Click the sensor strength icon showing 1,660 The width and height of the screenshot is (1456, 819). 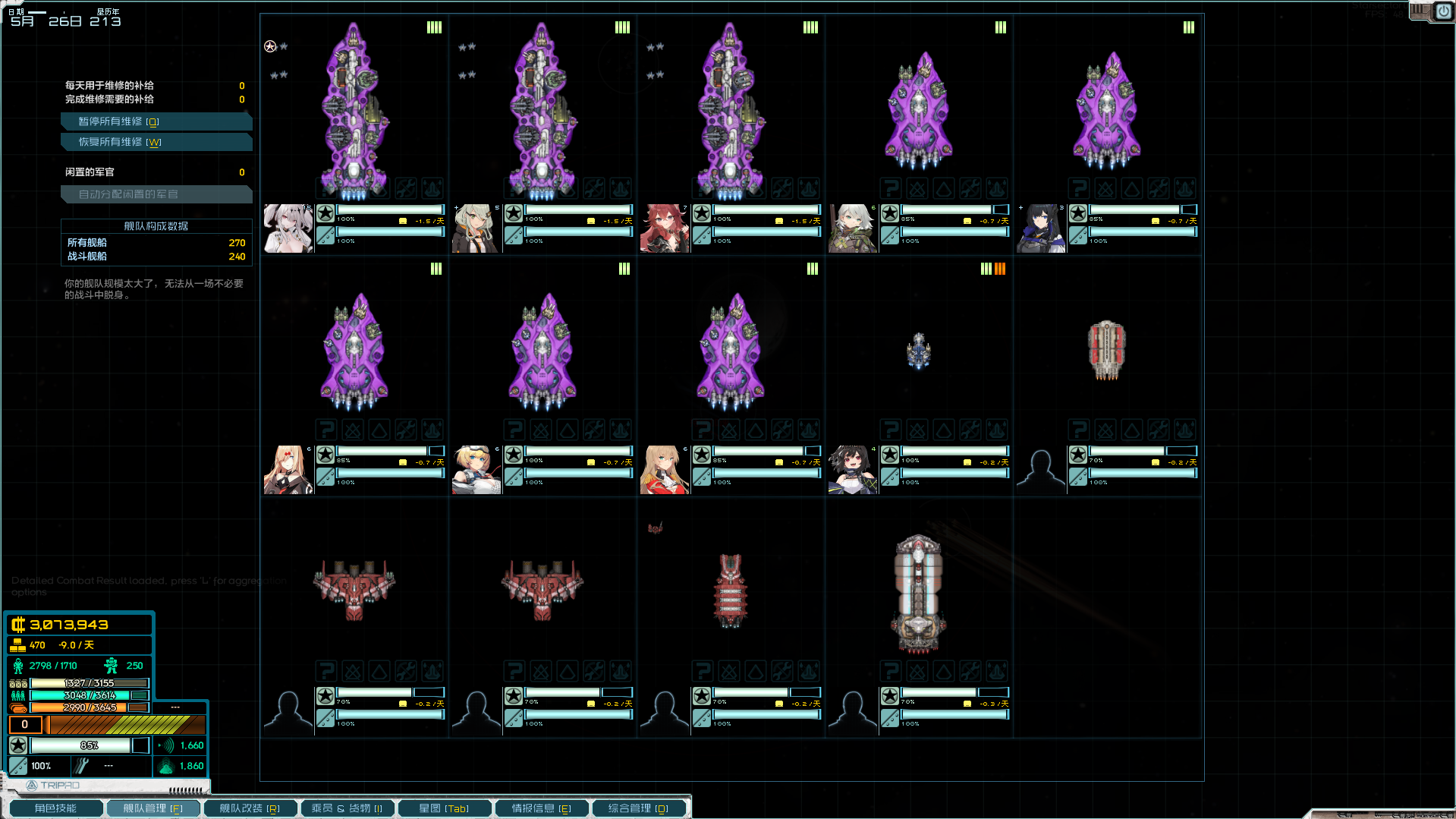166,745
